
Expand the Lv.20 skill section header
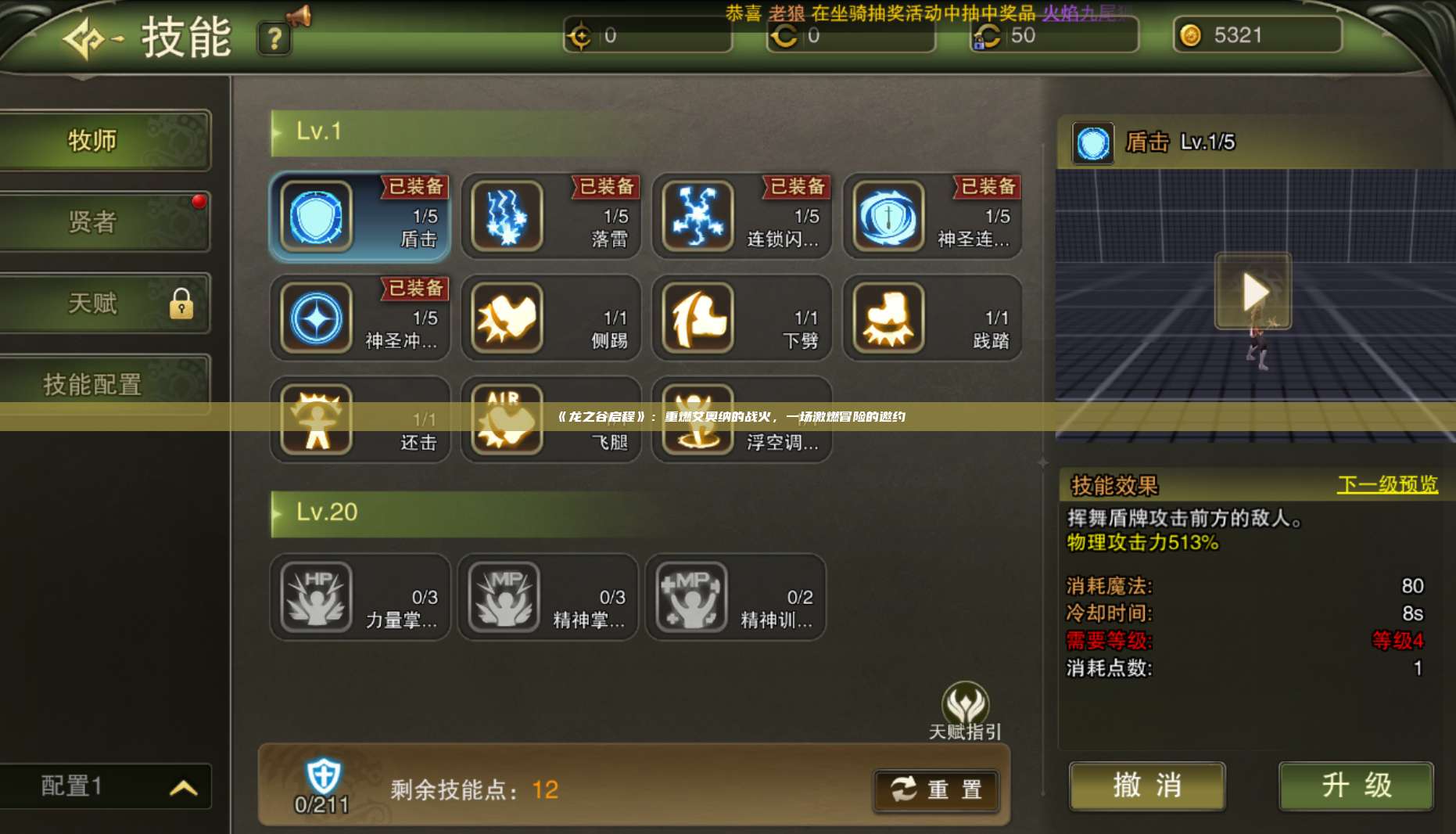point(328,514)
